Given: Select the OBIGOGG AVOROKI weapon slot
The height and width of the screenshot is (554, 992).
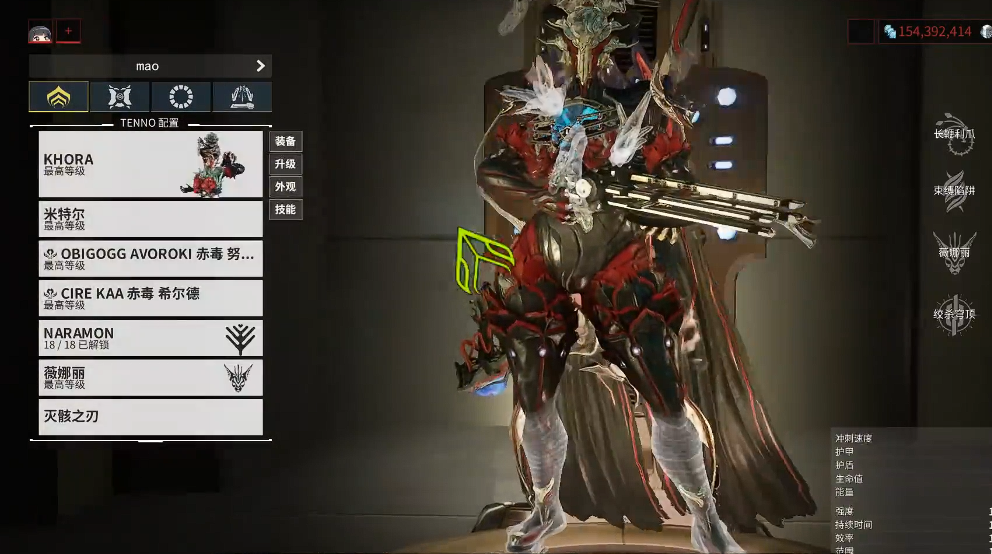Looking at the screenshot, I should tap(150, 258).
